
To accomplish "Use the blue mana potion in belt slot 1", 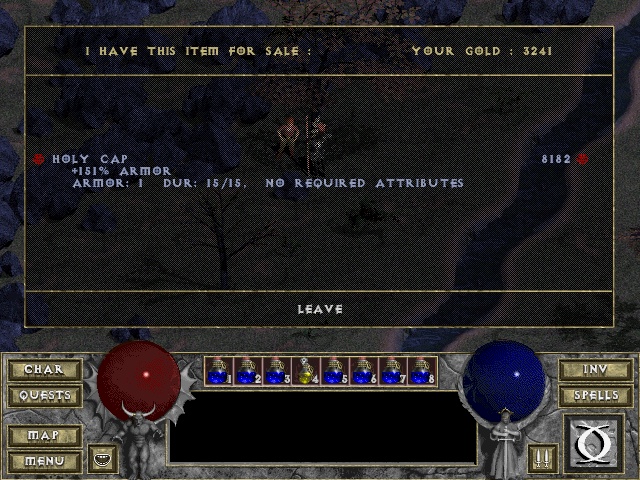I will point(219,371).
